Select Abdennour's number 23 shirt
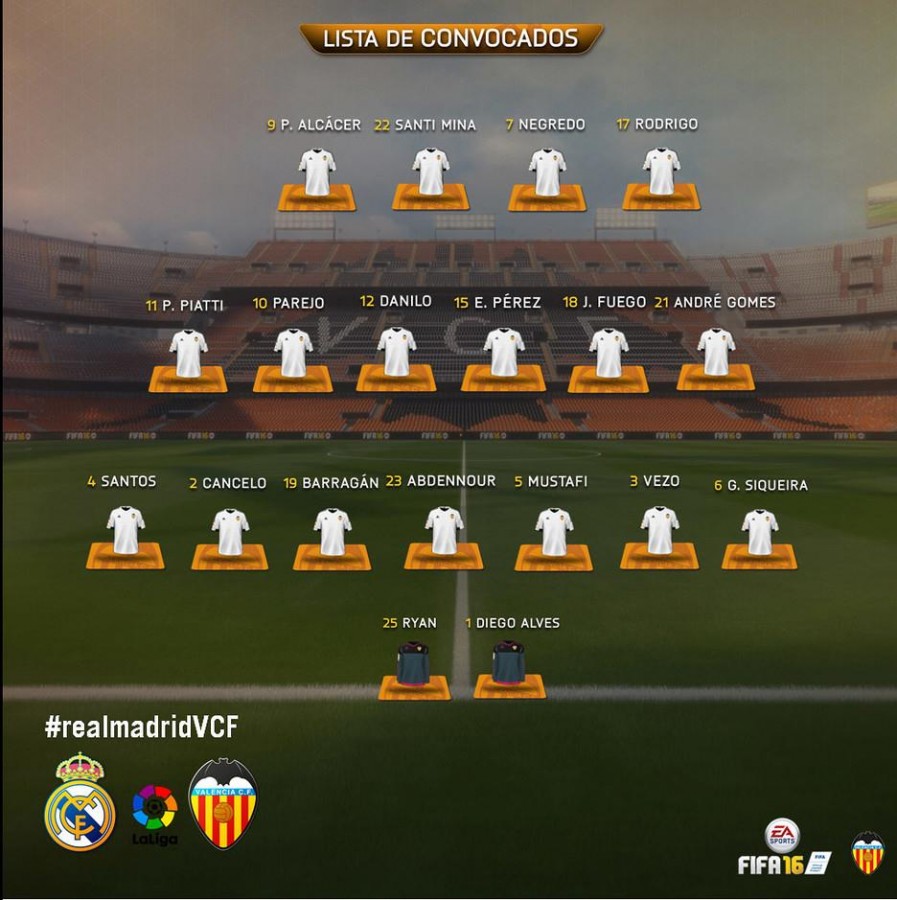The image size is (897, 900). [x=444, y=531]
